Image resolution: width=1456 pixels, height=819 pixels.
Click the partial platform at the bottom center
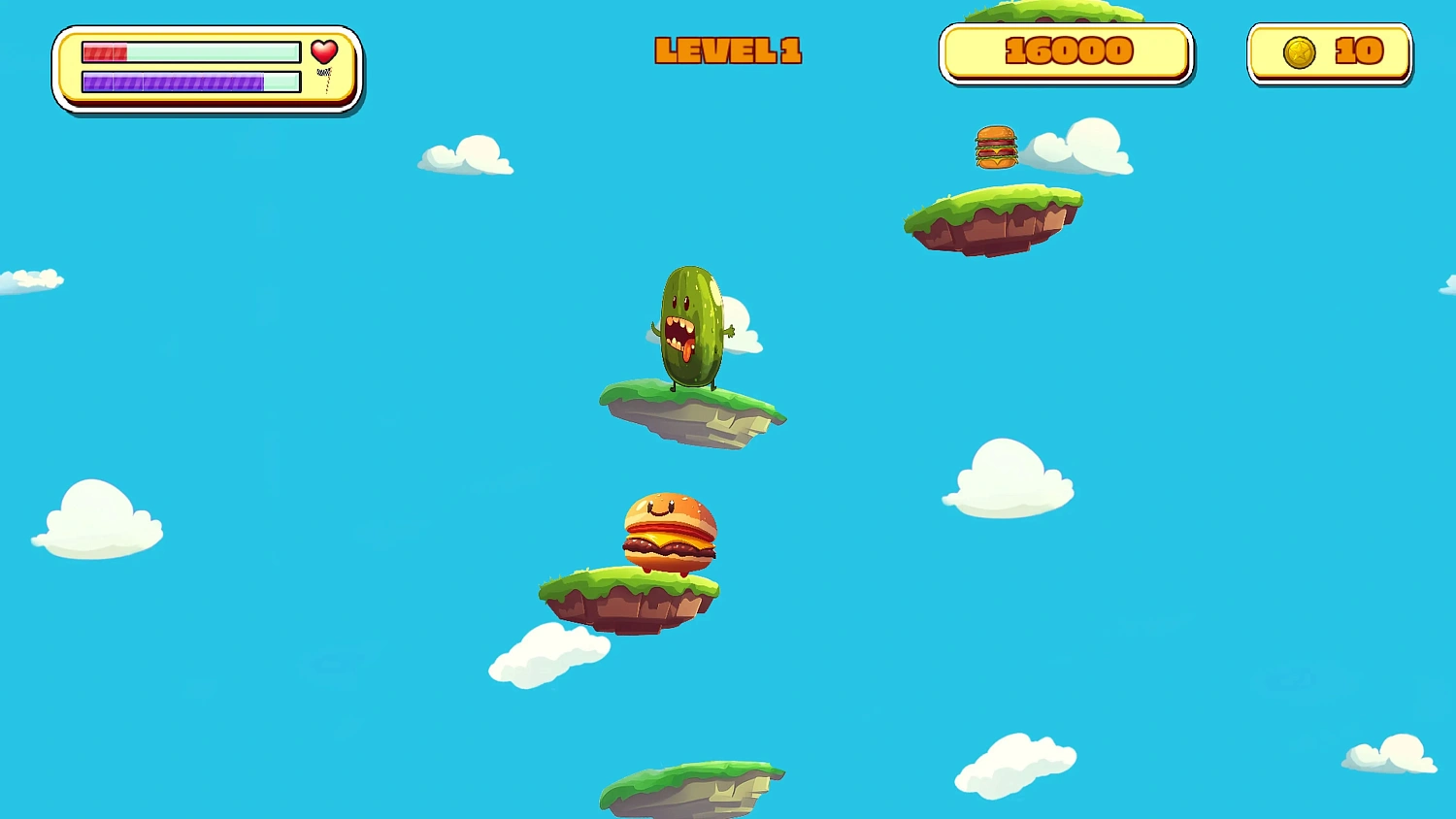tap(691, 791)
